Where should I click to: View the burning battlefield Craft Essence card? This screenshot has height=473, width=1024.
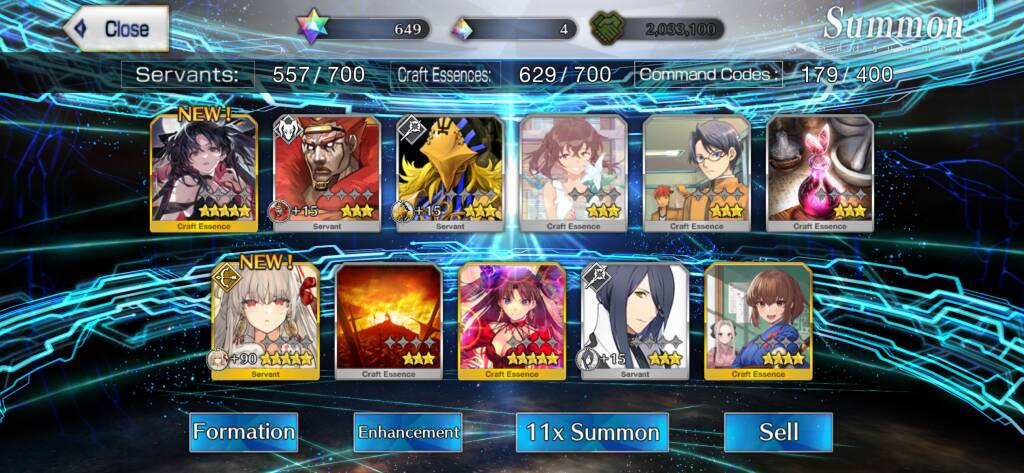click(x=389, y=320)
